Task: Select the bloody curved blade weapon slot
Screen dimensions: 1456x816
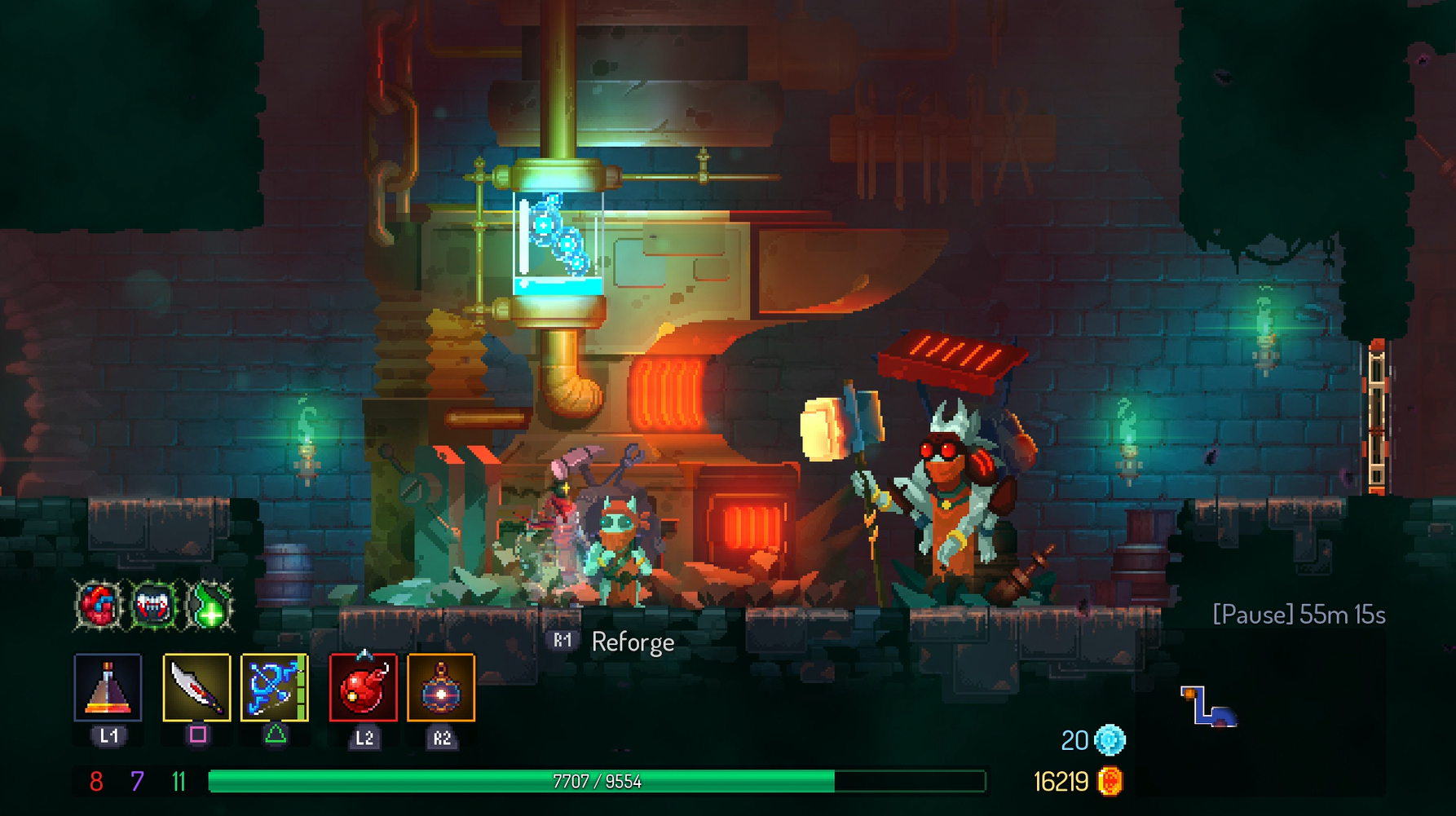Action: pos(196,687)
